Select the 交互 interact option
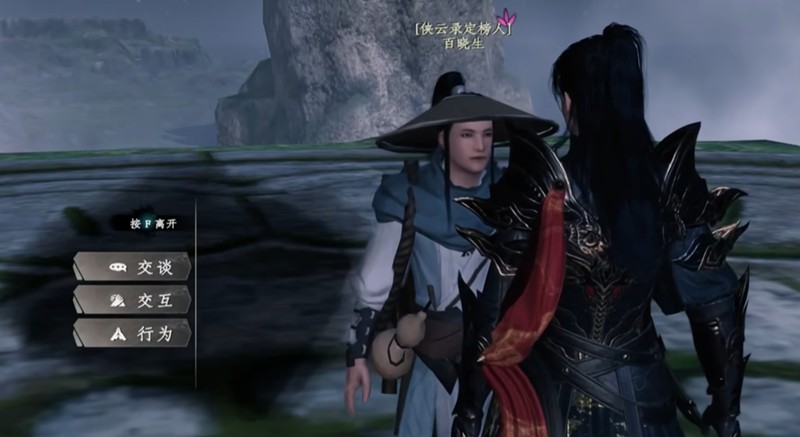This screenshot has height=437, width=800. coord(133,301)
